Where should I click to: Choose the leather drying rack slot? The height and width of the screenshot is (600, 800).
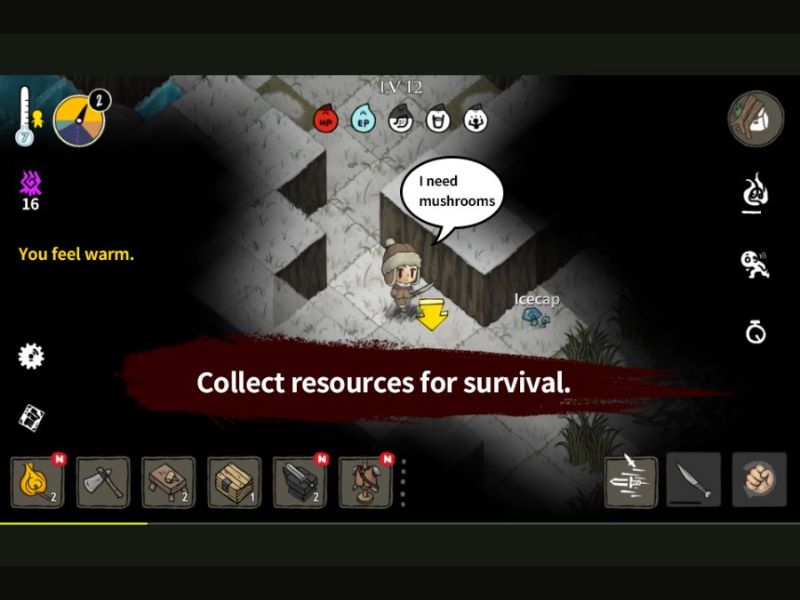[365, 482]
